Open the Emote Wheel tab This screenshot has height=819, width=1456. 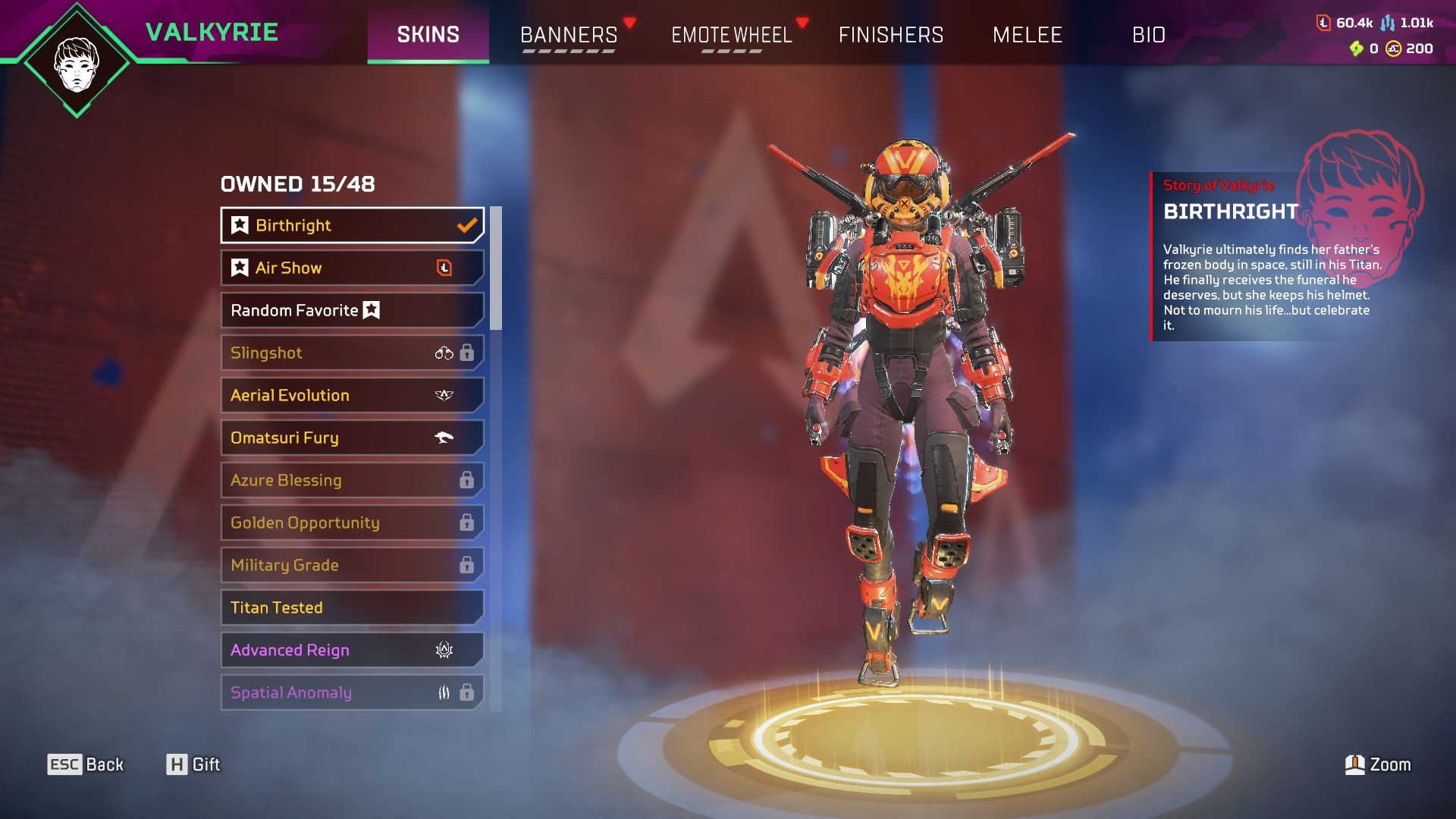(x=731, y=35)
